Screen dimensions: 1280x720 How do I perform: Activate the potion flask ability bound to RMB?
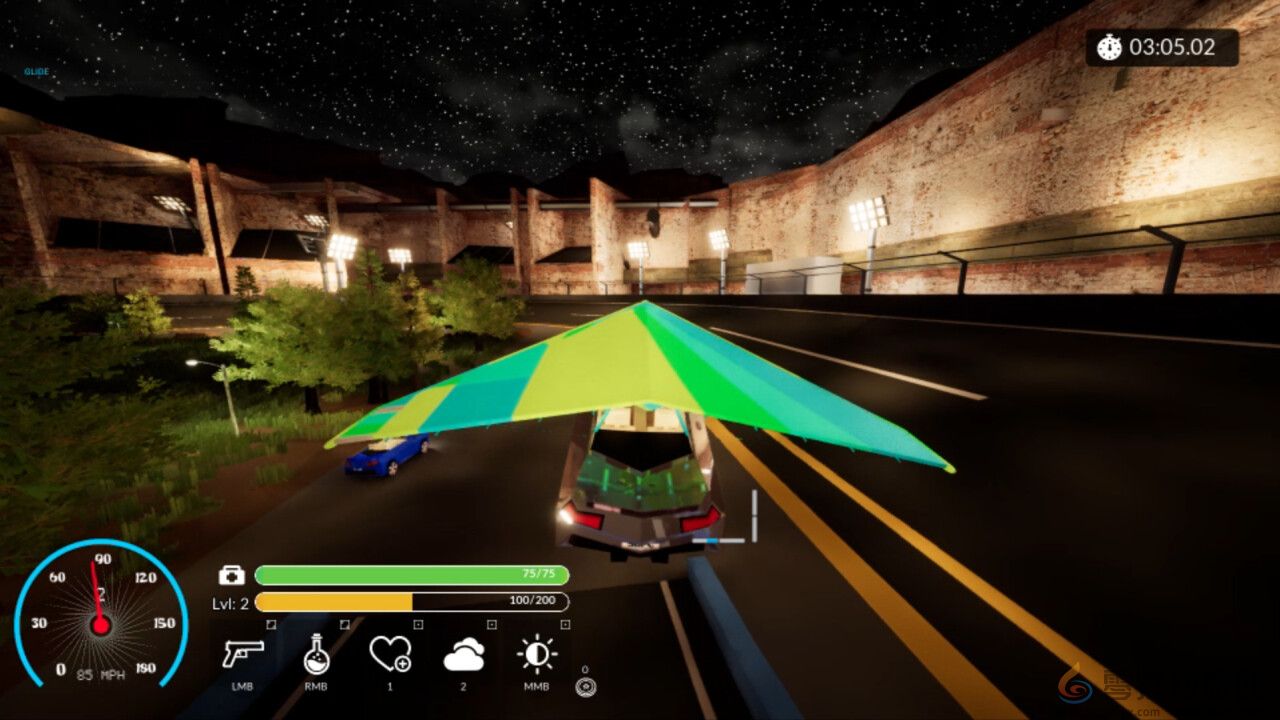click(317, 655)
